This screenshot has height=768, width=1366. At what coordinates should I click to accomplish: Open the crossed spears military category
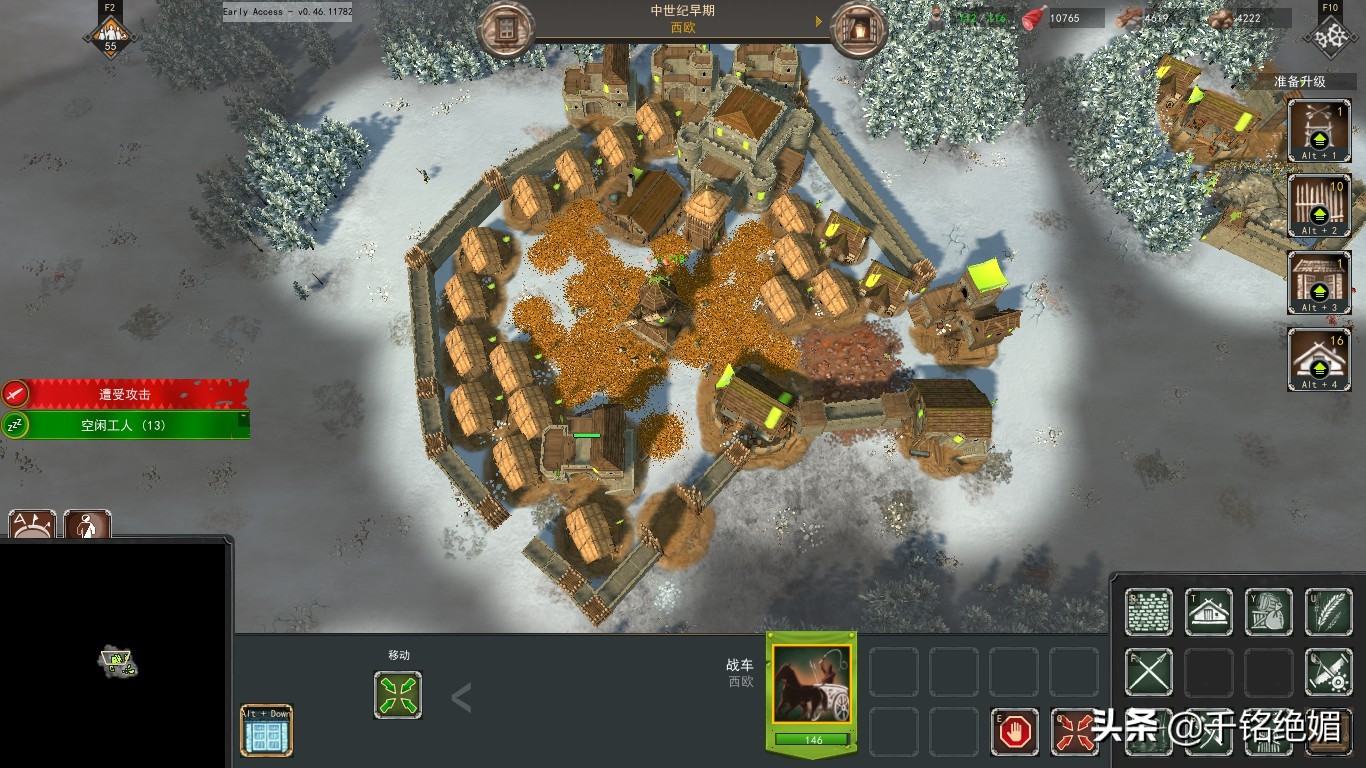[x=1148, y=673]
